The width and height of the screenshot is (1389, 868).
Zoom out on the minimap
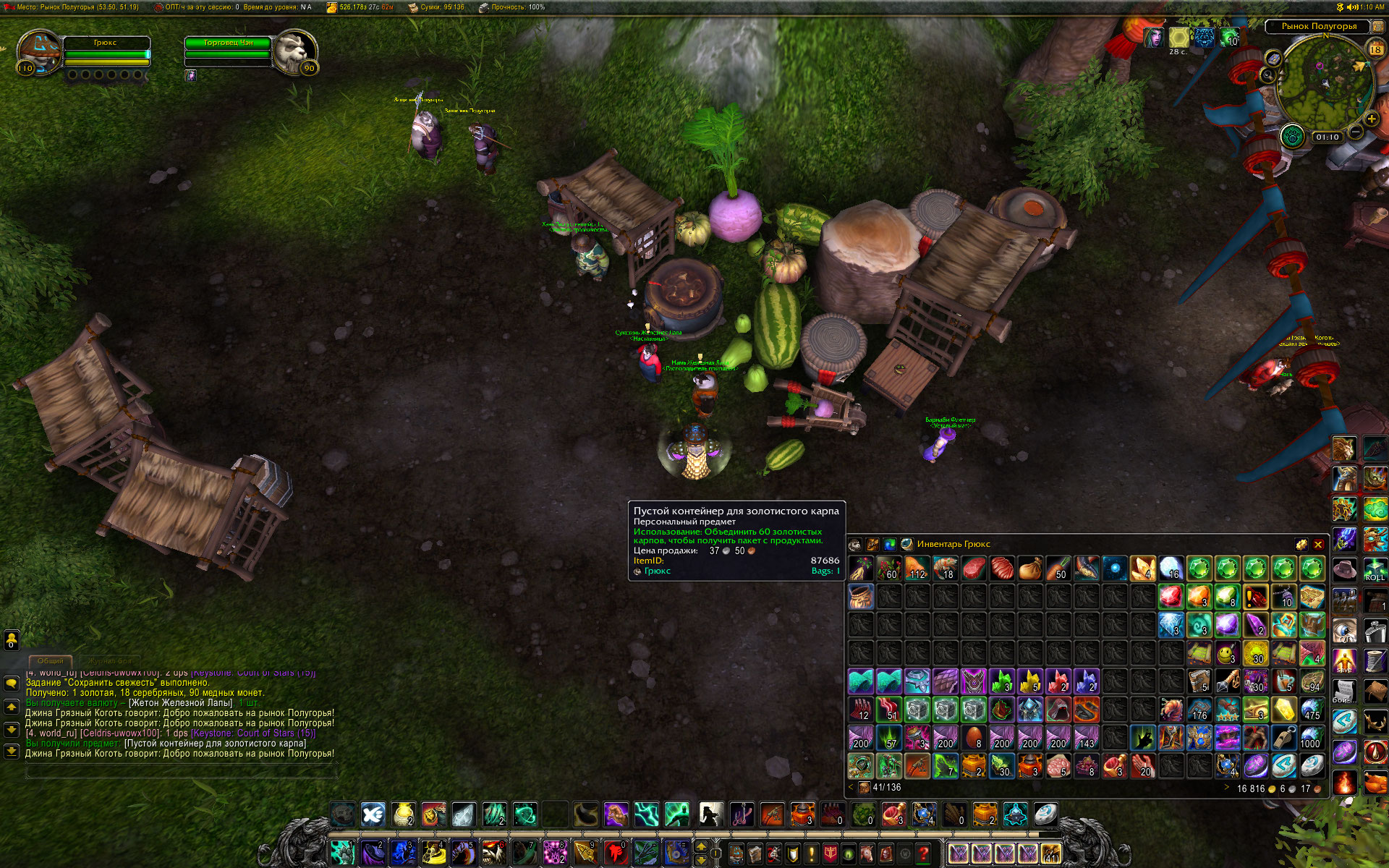(1356, 132)
